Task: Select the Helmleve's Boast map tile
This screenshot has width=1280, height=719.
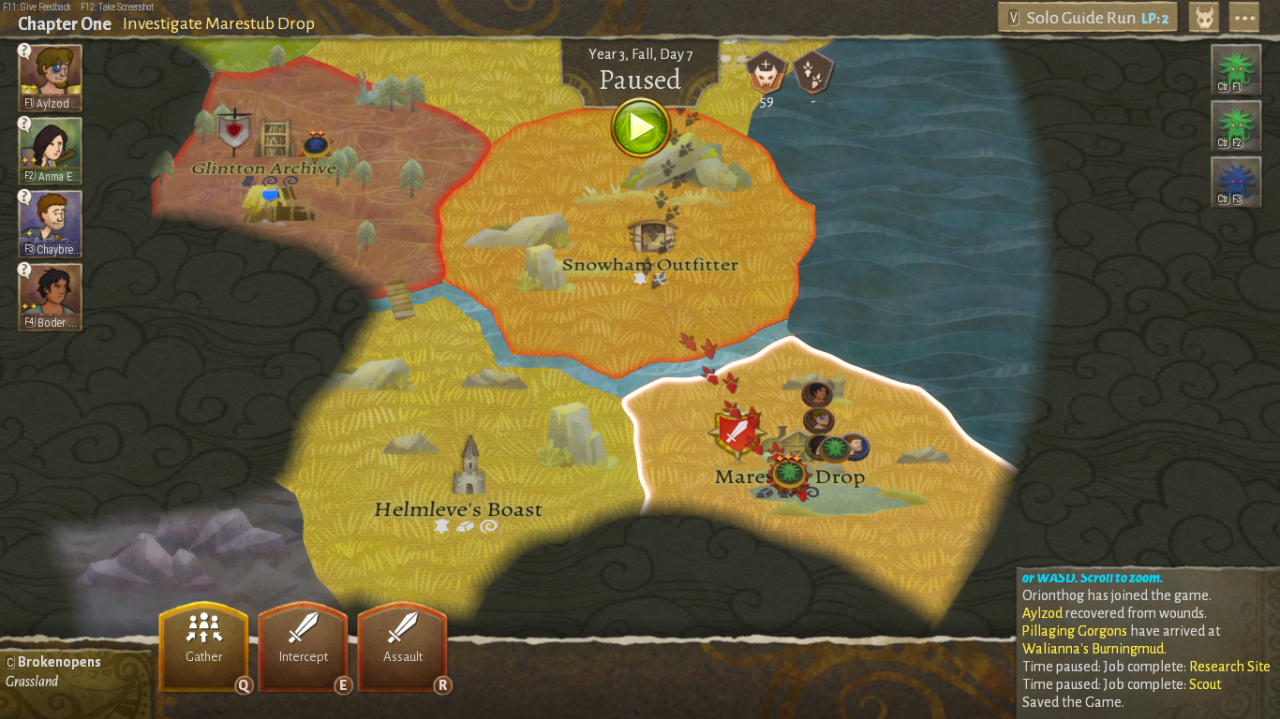Action: 458,509
